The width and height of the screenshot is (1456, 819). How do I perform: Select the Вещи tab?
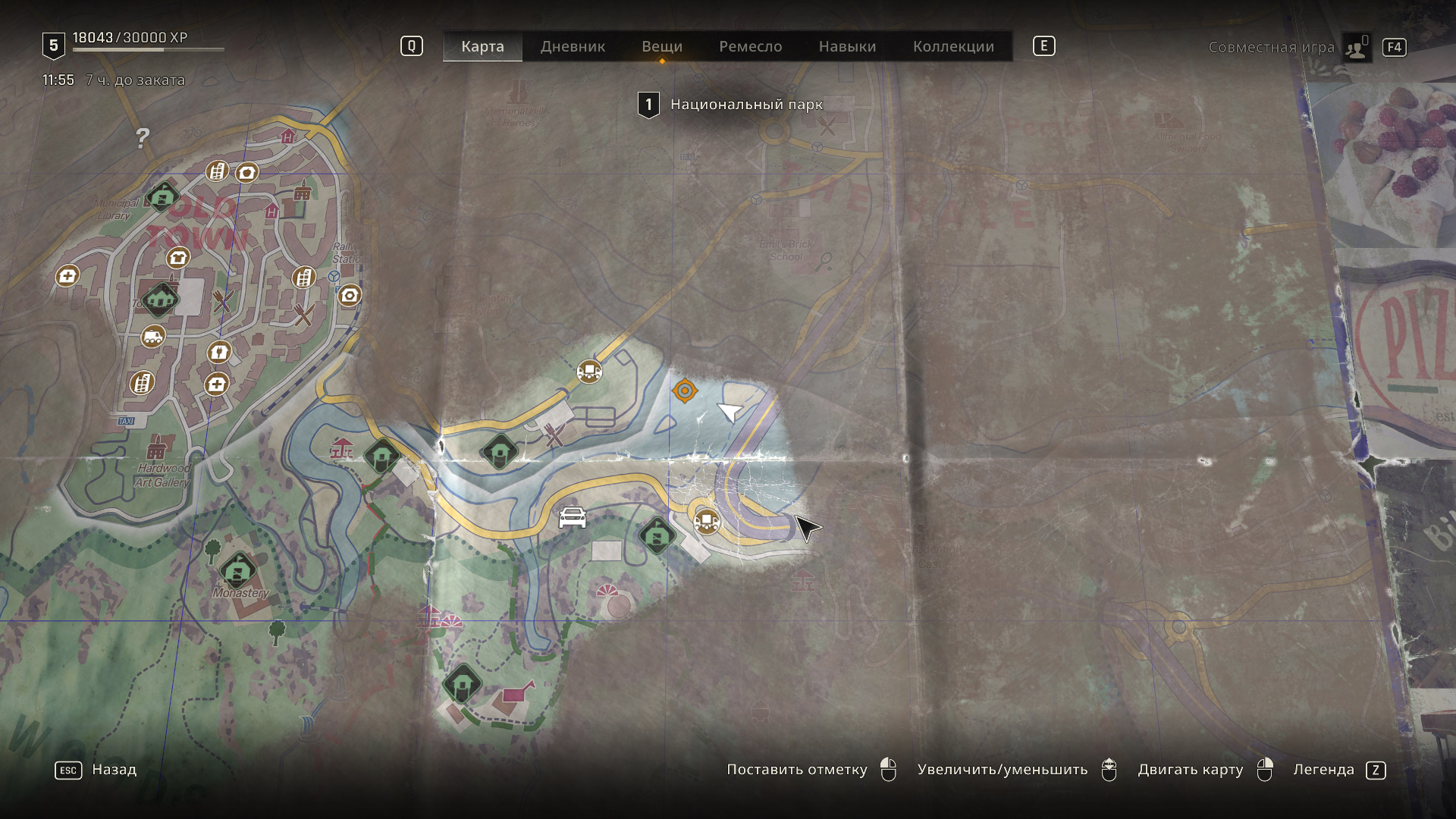[x=662, y=46]
